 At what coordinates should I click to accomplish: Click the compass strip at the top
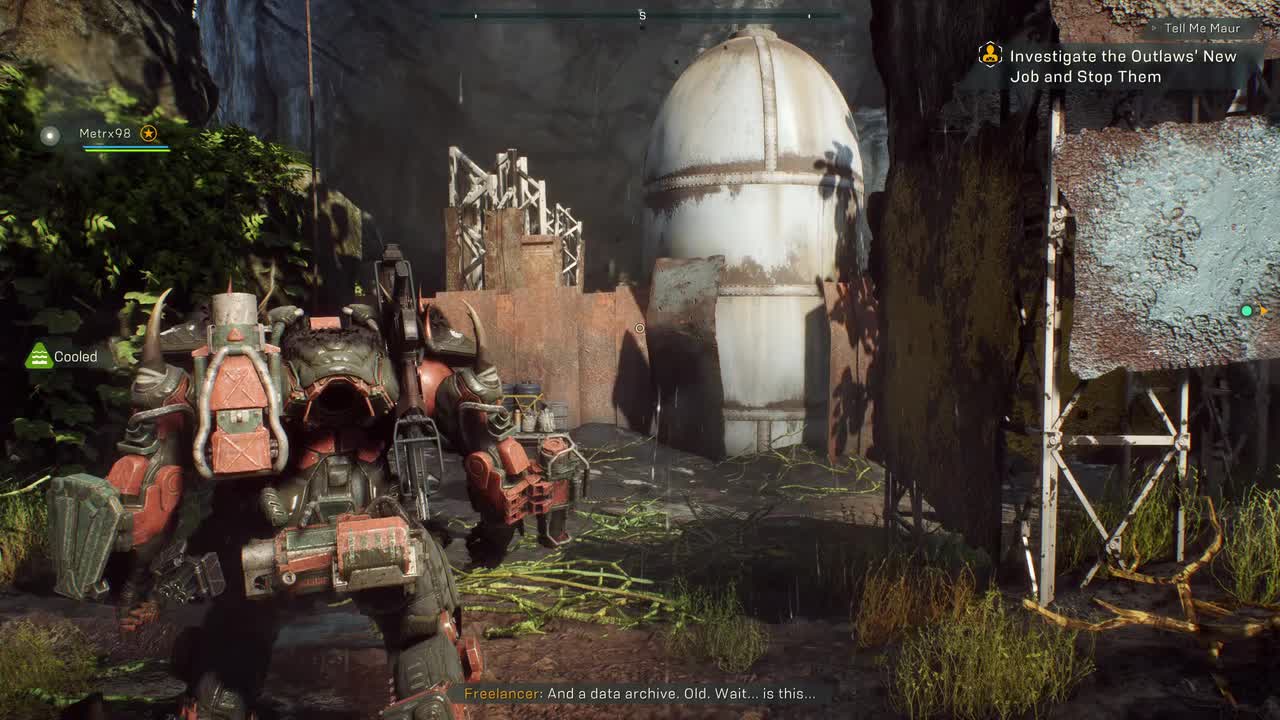click(642, 15)
